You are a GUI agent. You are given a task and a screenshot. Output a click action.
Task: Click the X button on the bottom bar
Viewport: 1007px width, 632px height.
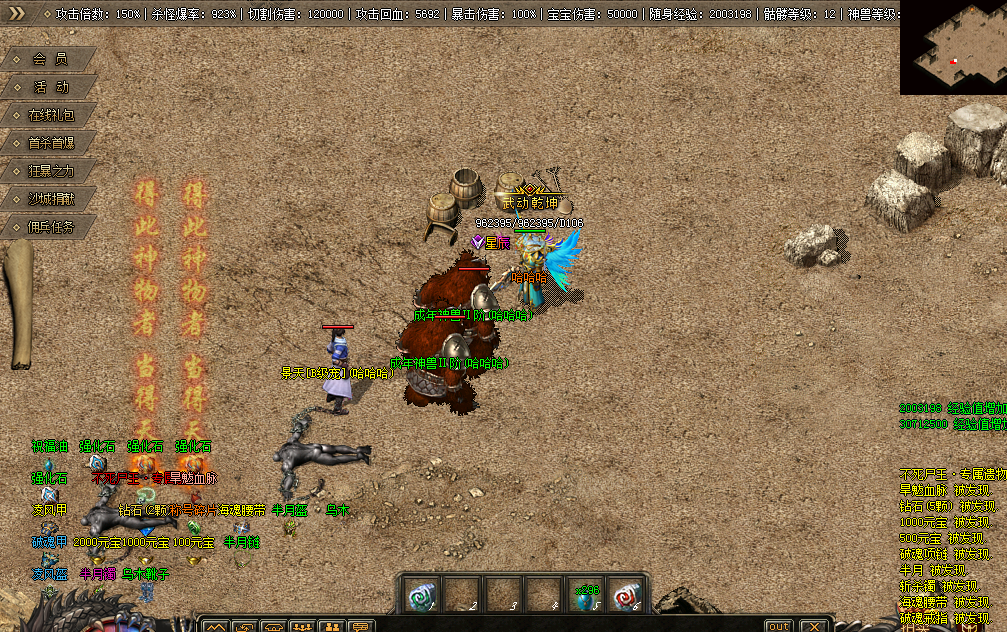pos(815,626)
